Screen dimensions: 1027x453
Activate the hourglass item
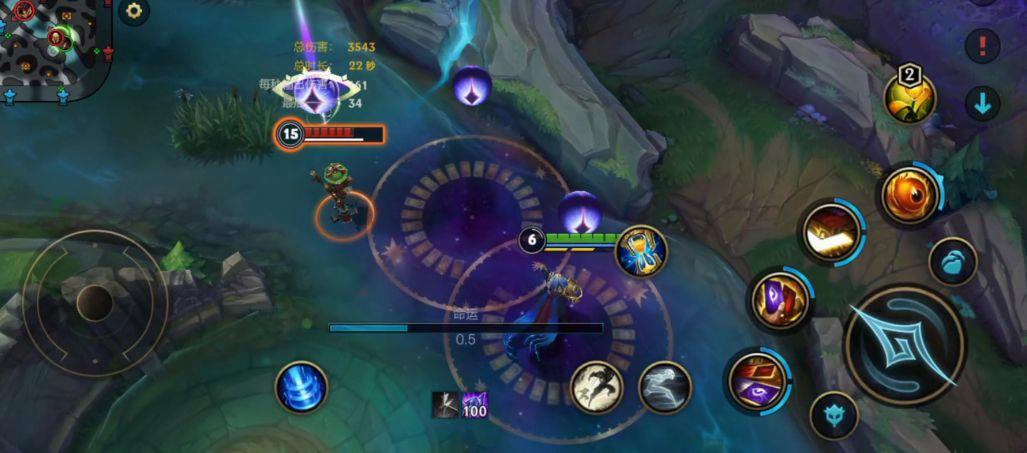[641, 252]
